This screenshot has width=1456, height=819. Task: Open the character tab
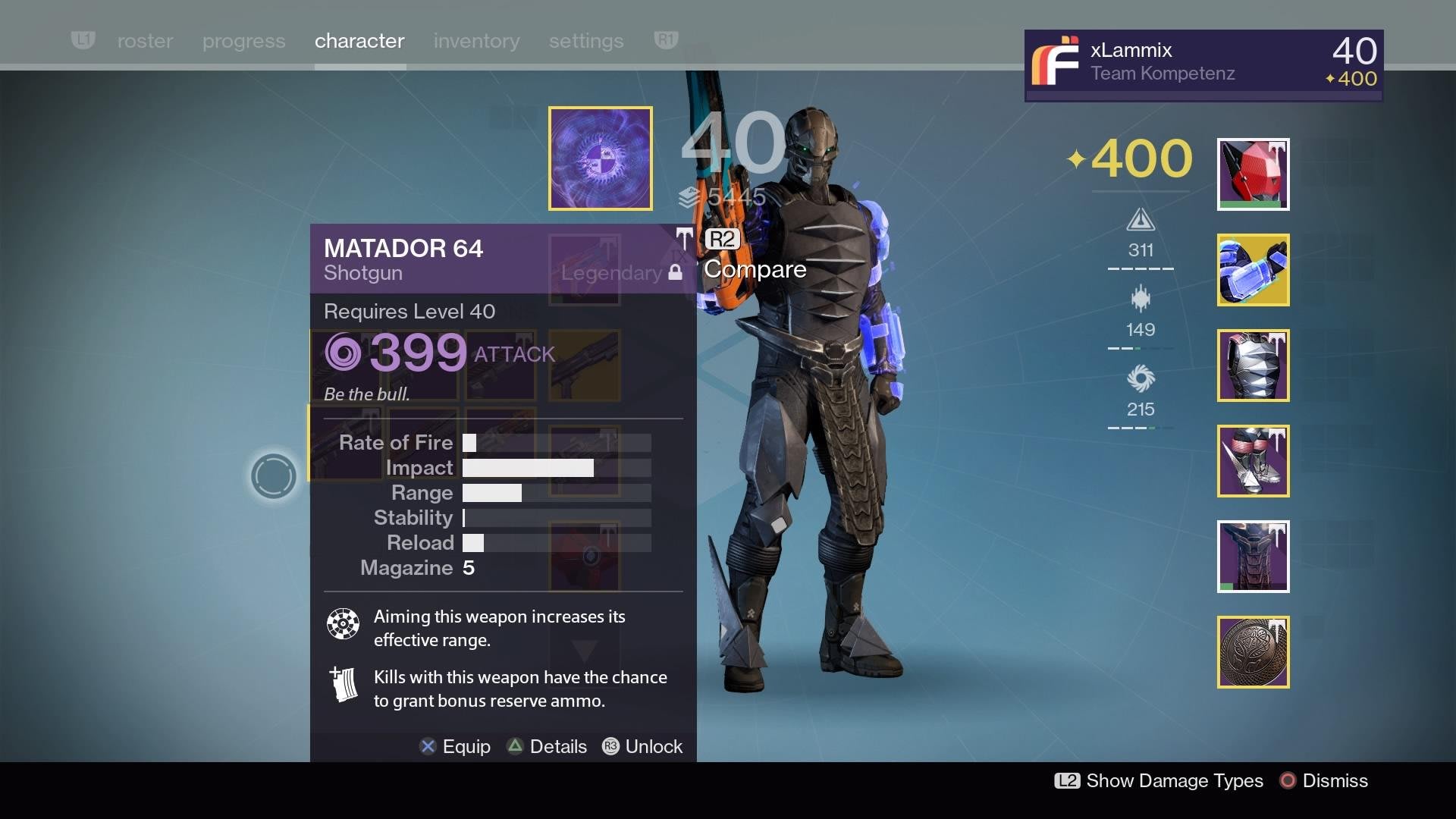(x=359, y=41)
